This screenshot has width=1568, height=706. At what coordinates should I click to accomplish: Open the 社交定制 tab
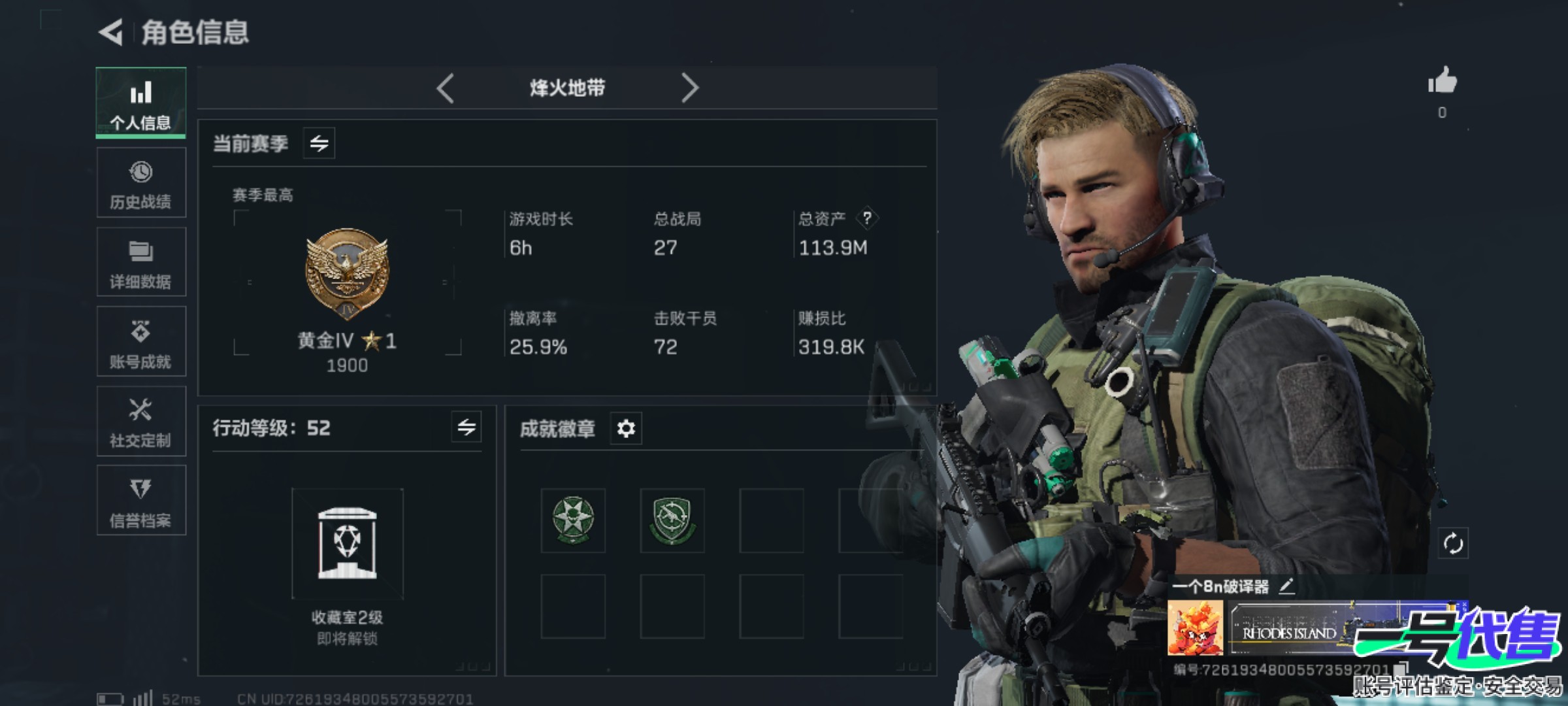point(141,422)
